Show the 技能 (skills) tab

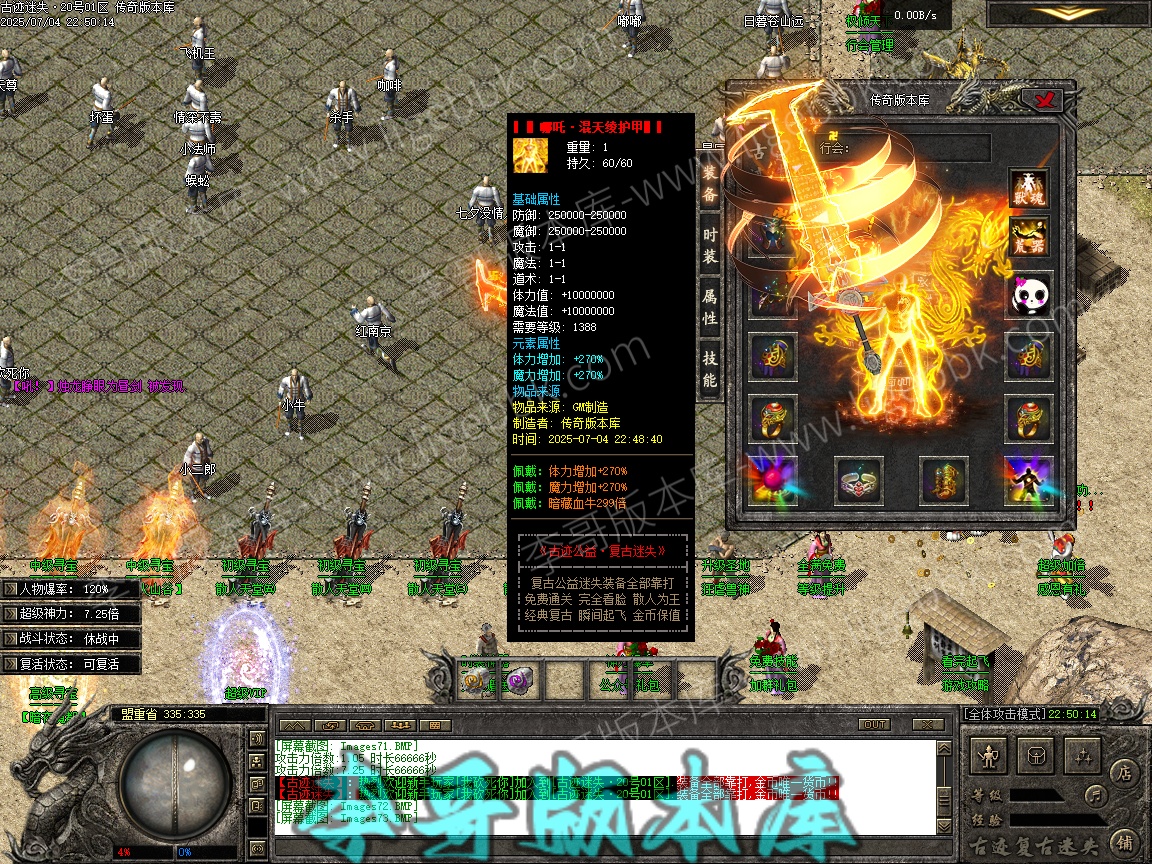tap(710, 369)
